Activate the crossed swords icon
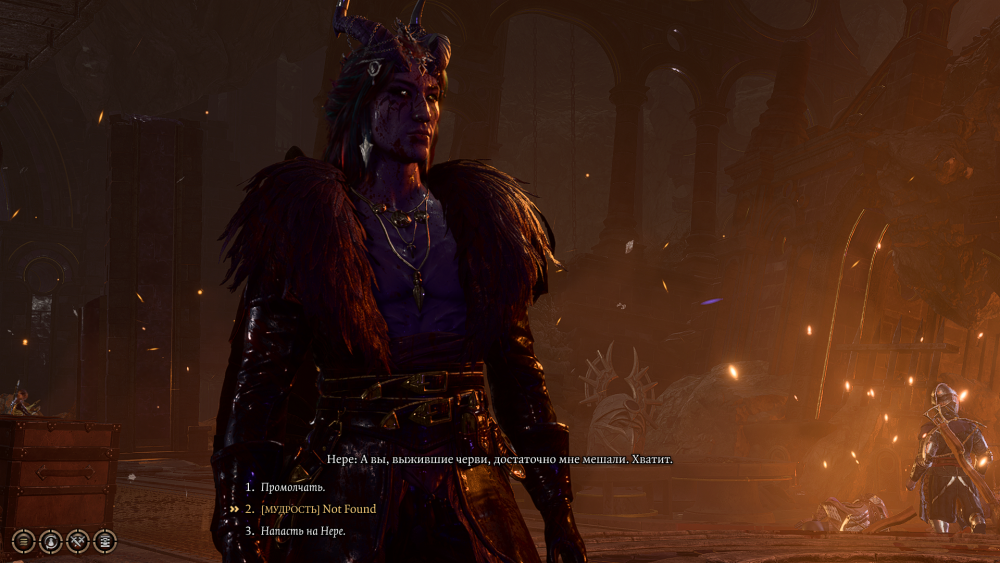The image size is (1000, 563). pyautogui.click(x=77, y=541)
